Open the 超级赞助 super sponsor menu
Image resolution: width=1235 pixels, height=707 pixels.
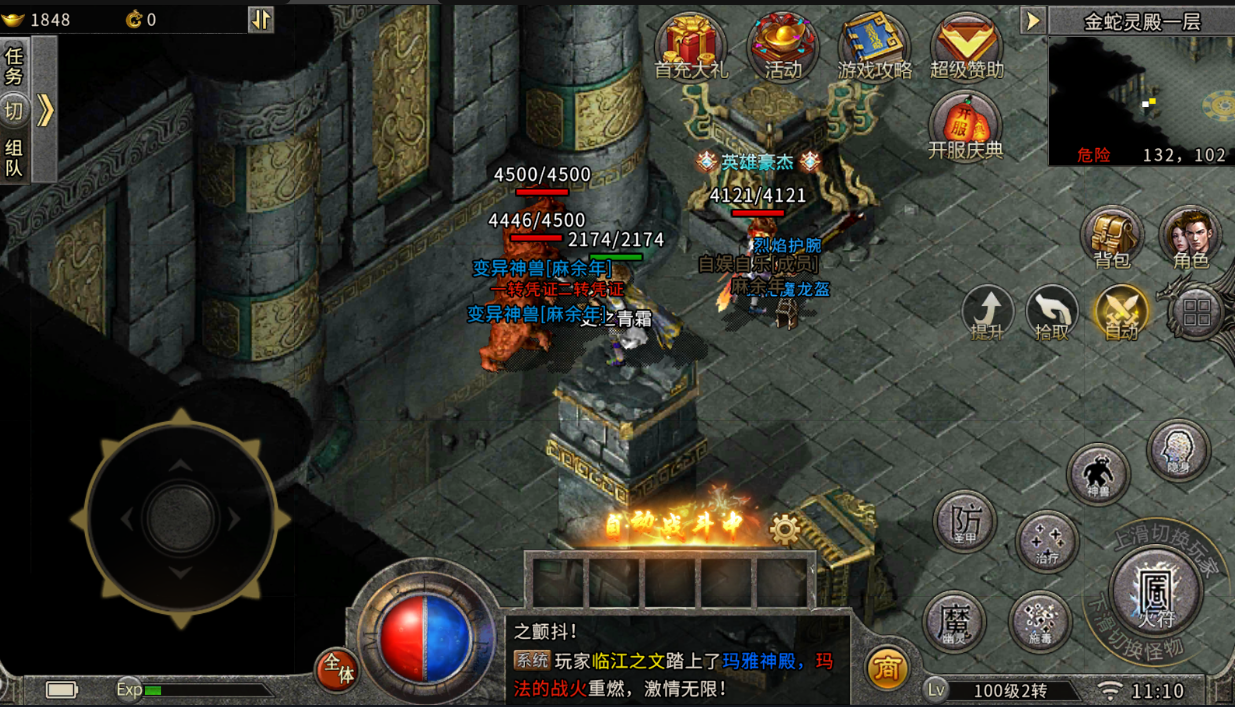point(966,46)
